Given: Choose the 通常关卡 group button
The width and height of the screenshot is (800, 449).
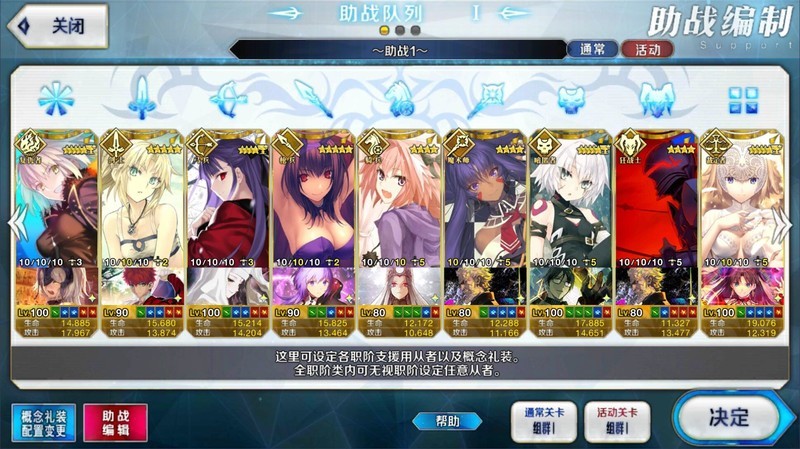Looking at the screenshot, I should tap(539, 421).
